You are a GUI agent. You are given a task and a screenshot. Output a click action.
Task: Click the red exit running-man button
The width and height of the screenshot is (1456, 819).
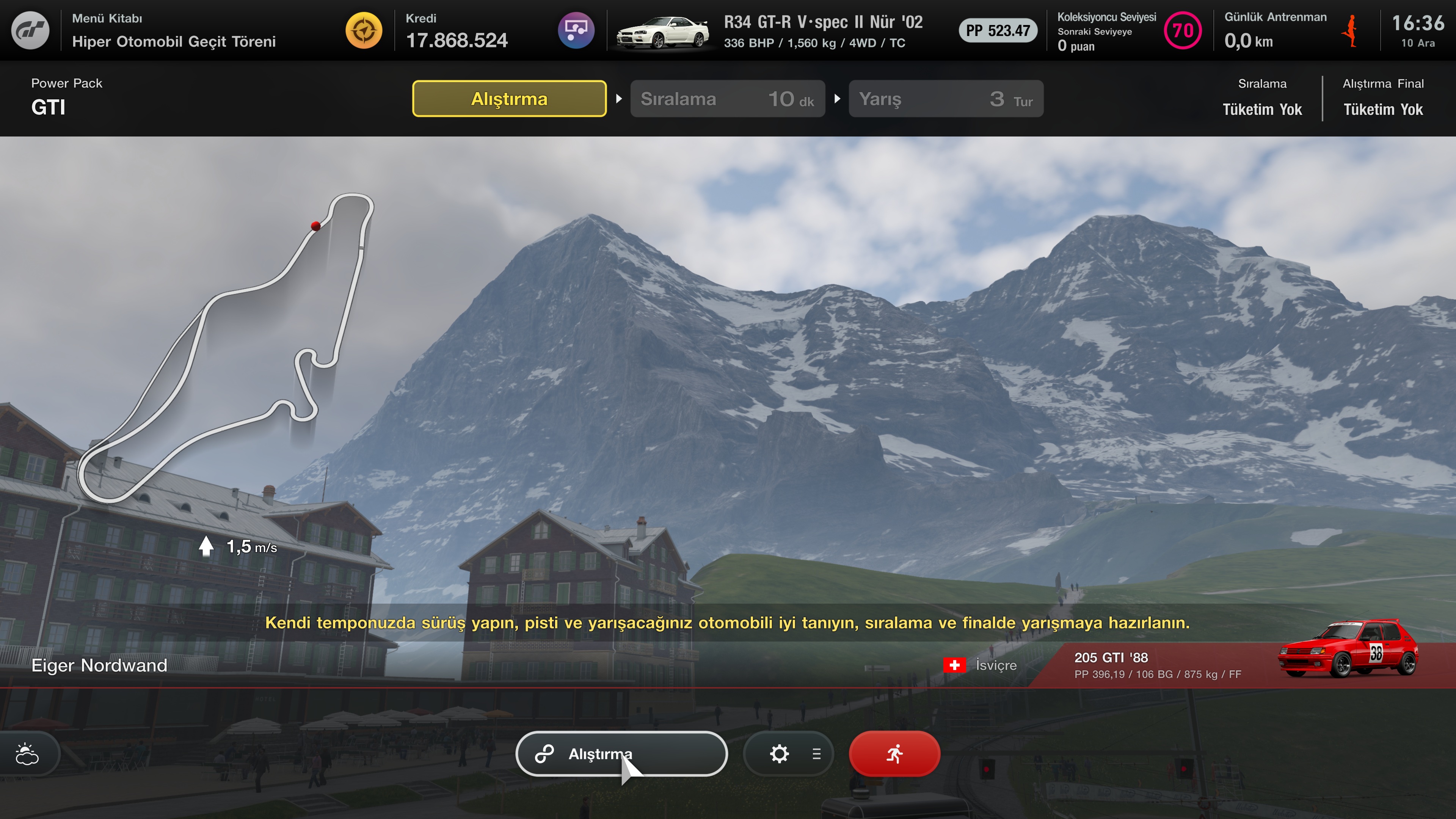coord(894,753)
